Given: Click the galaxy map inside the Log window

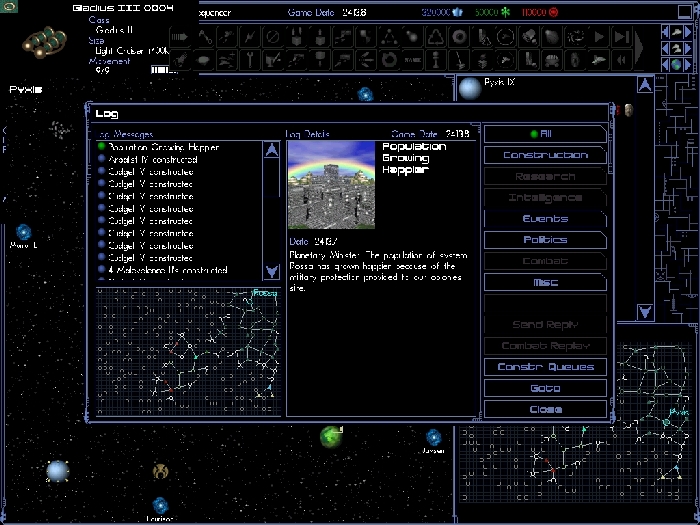Looking at the screenshot, I should pyautogui.click(x=188, y=350).
